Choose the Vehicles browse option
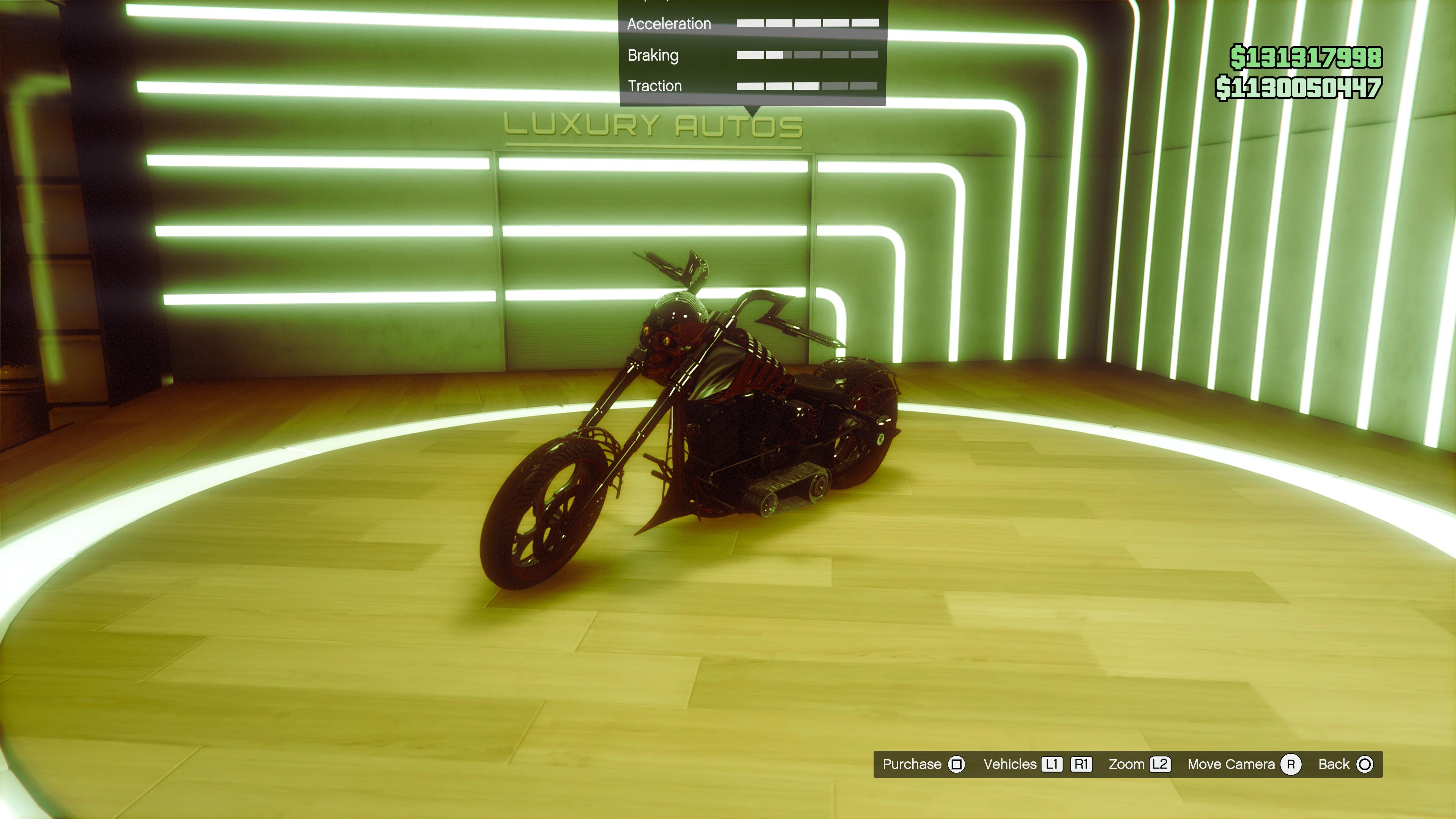Image resolution: width=1456 pixels, height=819 pixels. (x=1037, y=764)
